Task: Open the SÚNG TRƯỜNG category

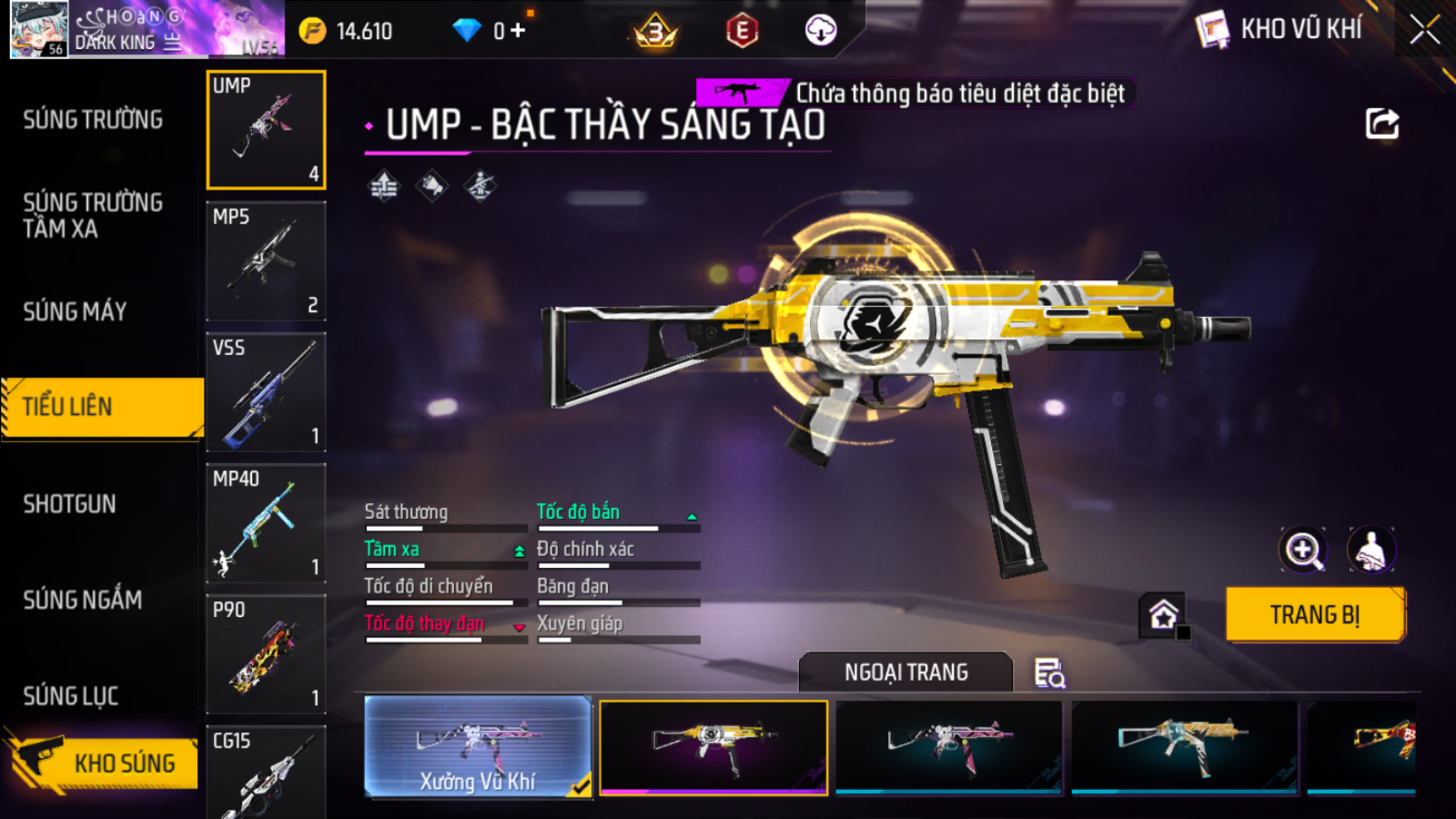Action: pos(93,120)
